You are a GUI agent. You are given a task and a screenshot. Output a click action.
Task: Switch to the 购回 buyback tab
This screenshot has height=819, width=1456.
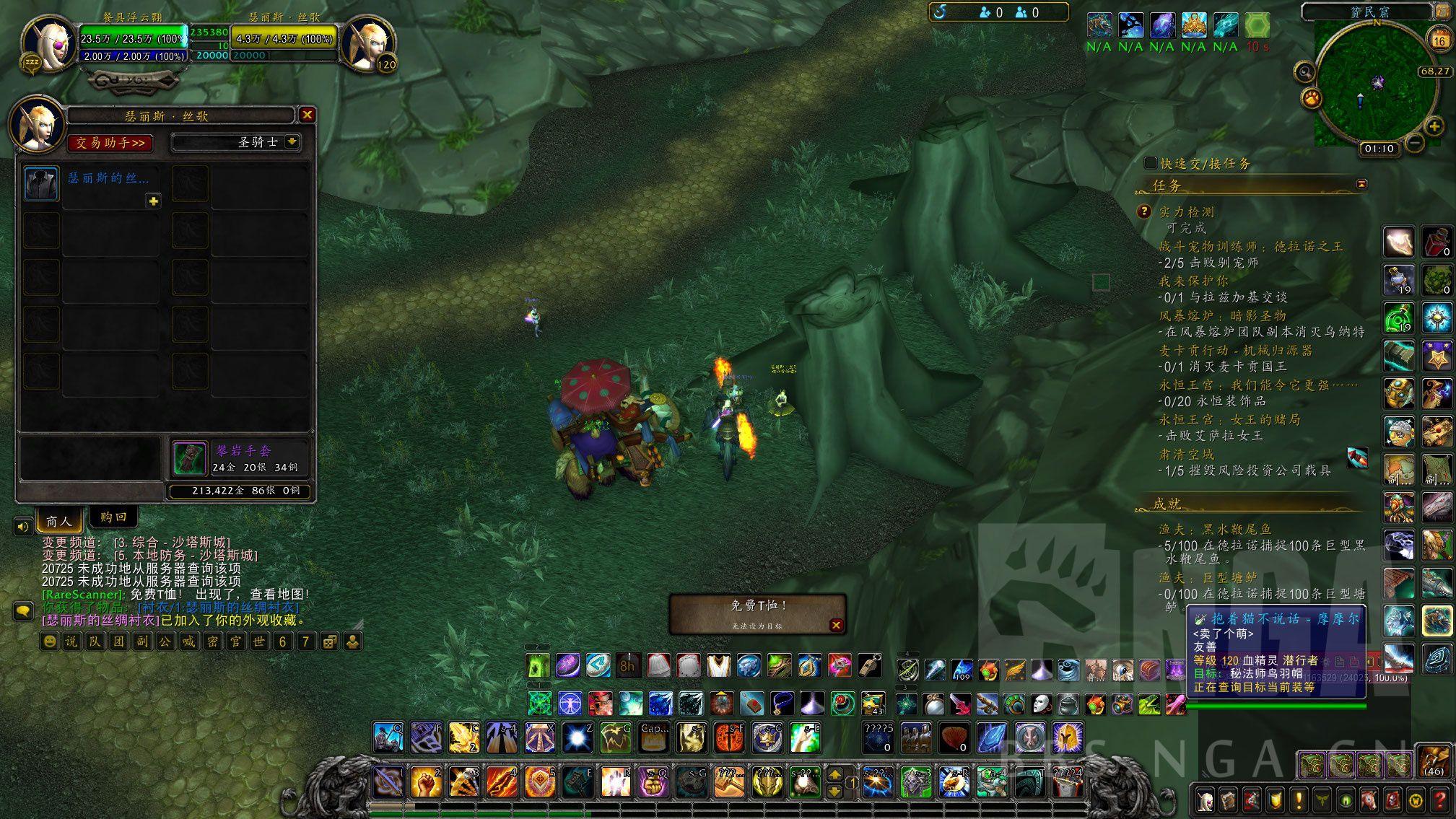(113, 517)
